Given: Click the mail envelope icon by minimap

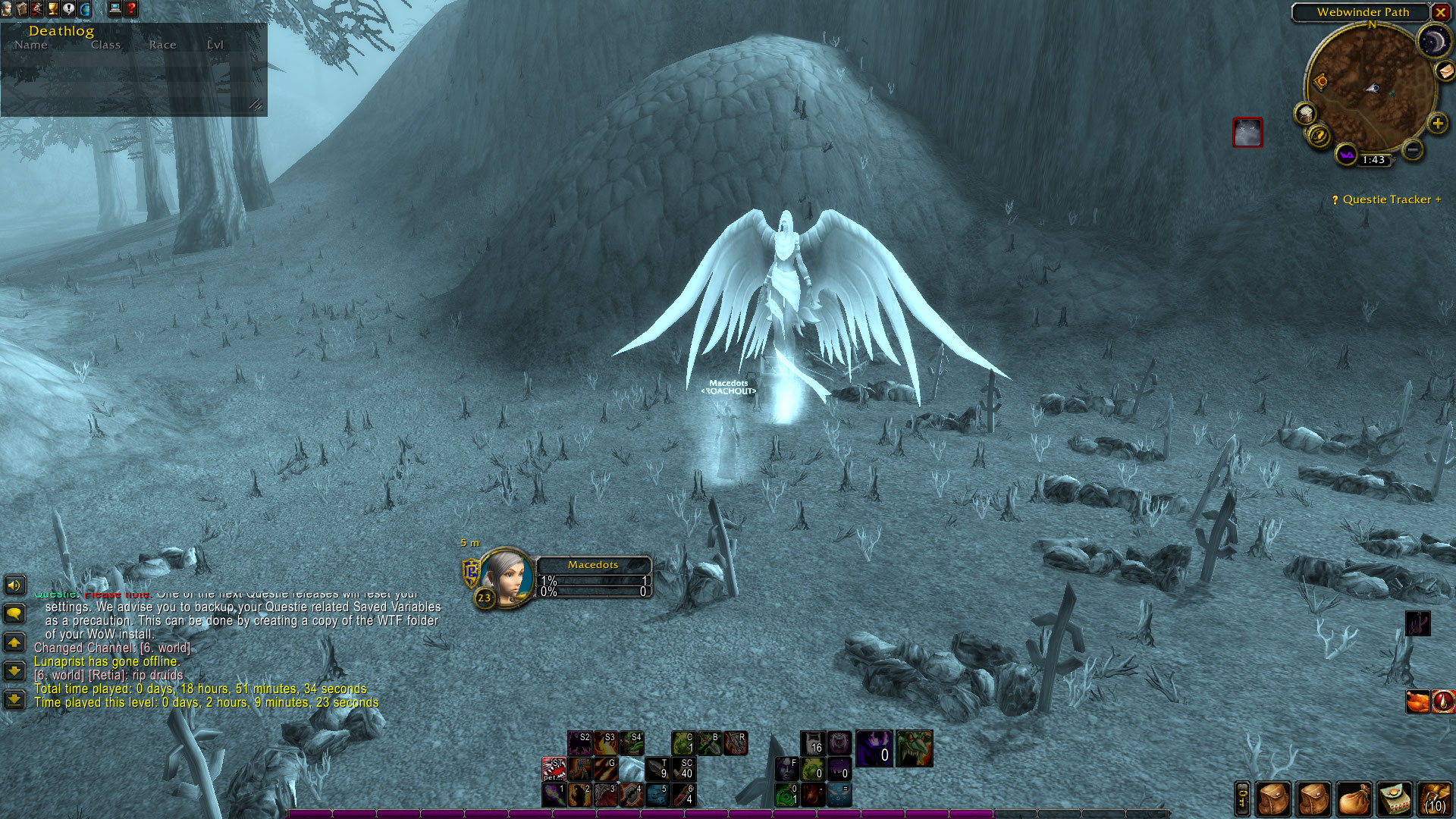Looking at the screenshot, I should (x=1445, y=71).
